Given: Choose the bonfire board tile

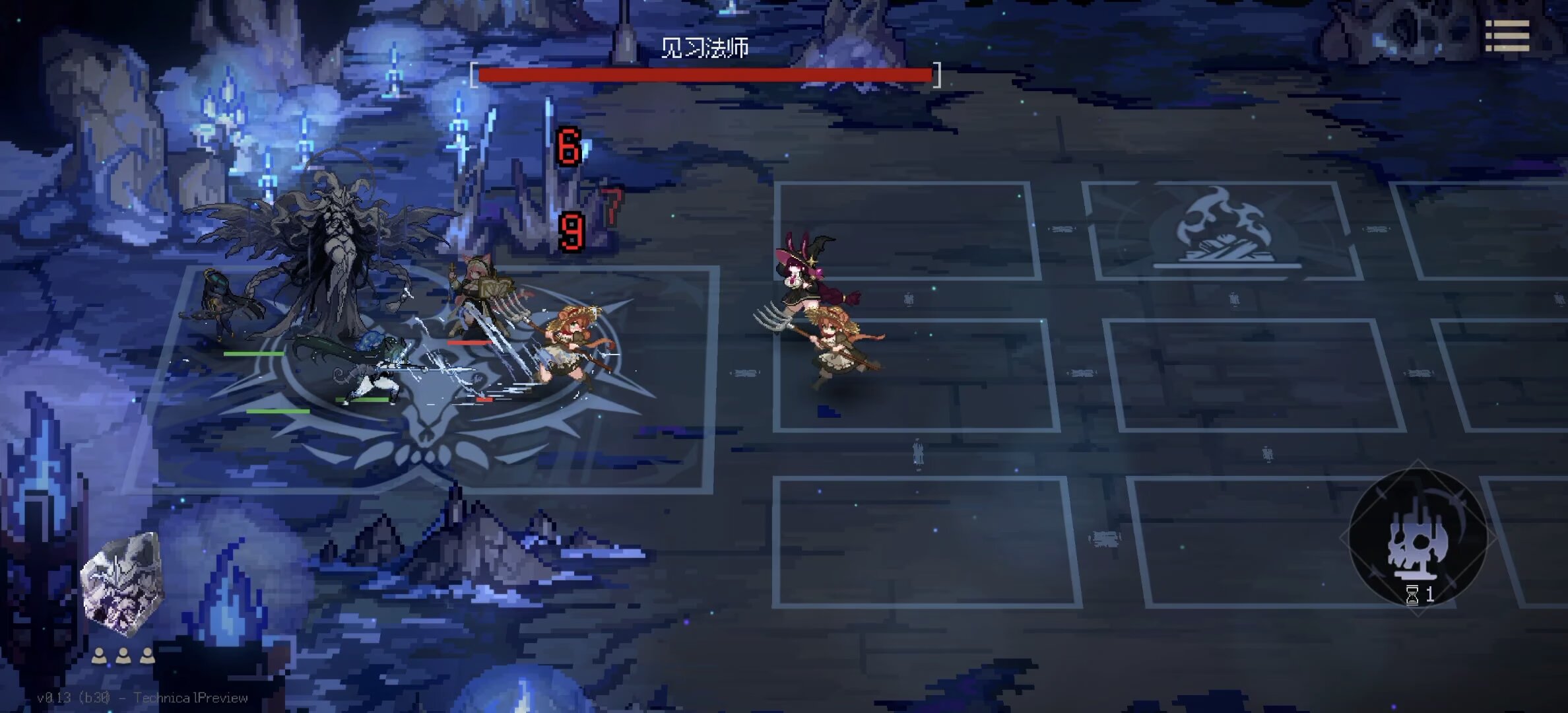Looking at the screenshot, I should point(1224,231).
